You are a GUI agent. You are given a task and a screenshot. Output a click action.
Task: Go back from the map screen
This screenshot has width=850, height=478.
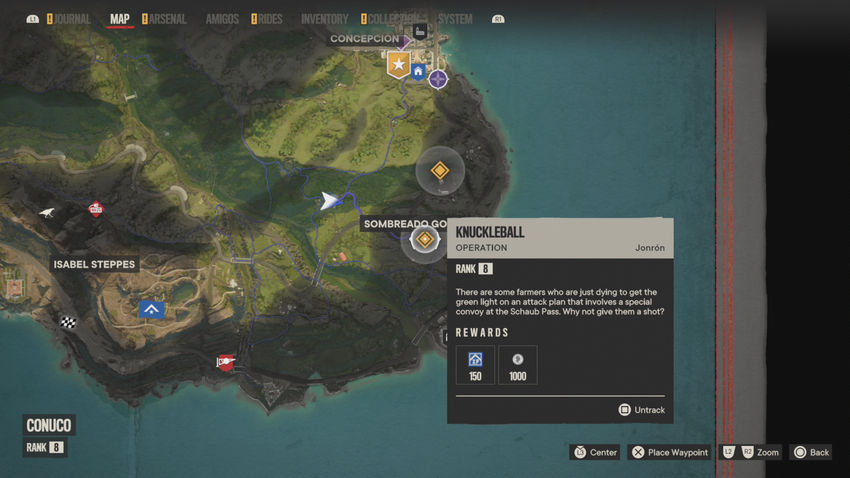(811, 452)
